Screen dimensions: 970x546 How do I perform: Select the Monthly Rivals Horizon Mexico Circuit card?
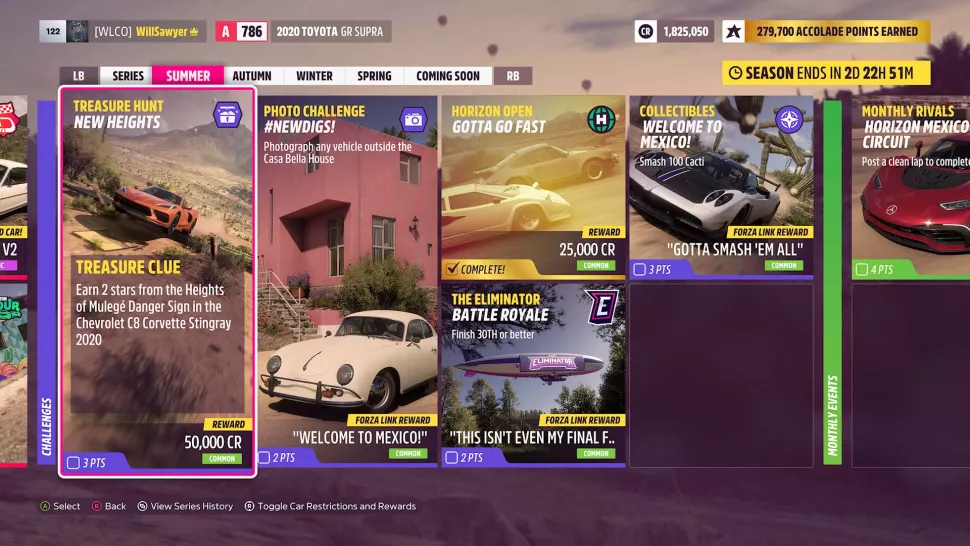click(910, 187)
